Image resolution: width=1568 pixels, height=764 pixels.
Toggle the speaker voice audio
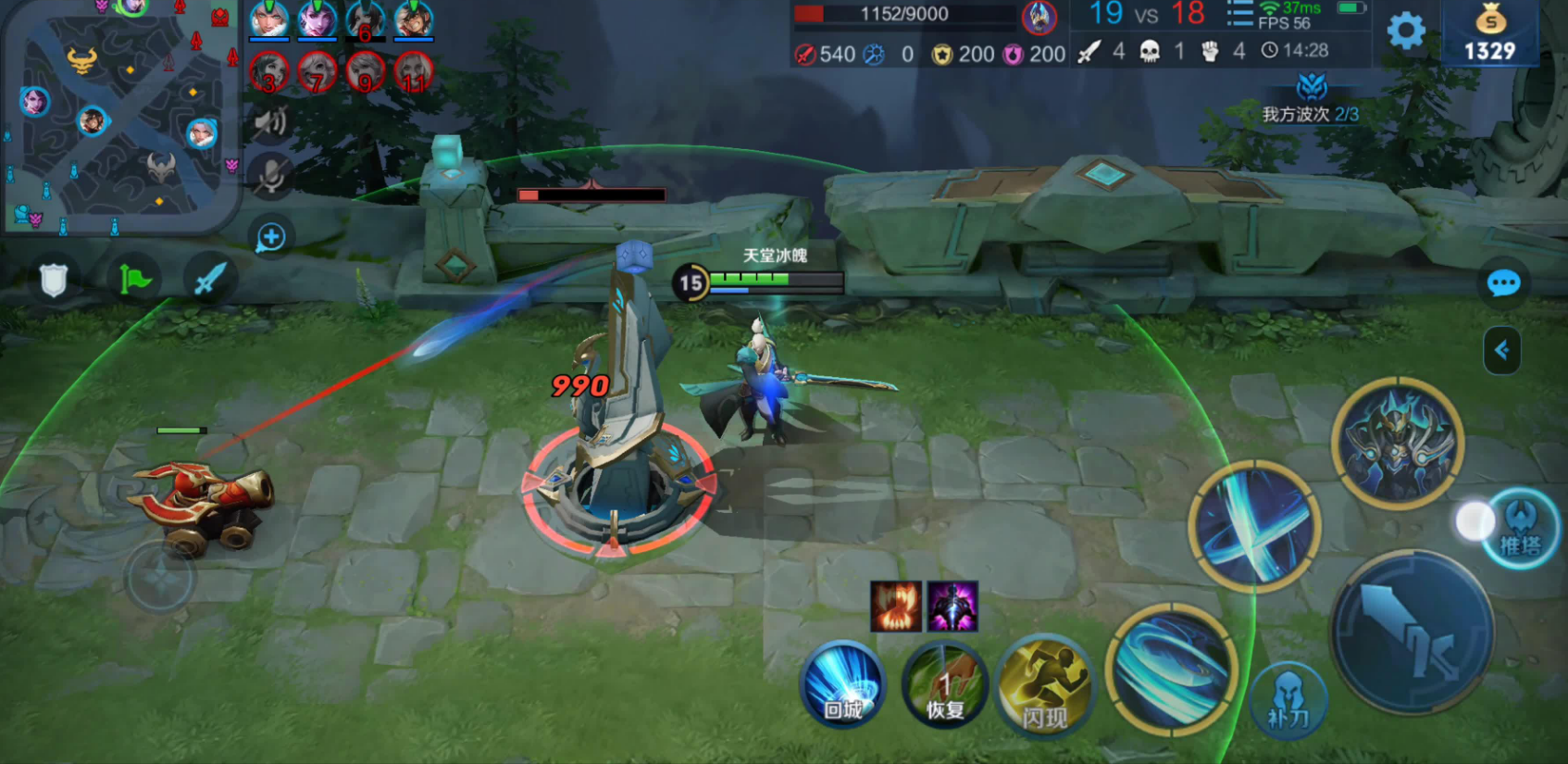[270, 122]
